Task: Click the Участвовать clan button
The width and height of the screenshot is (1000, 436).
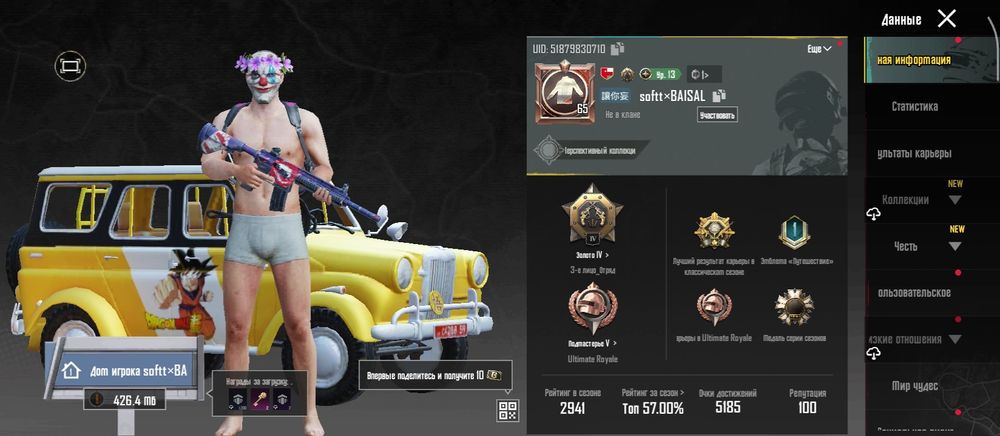Action: click(x=717, y=115)
